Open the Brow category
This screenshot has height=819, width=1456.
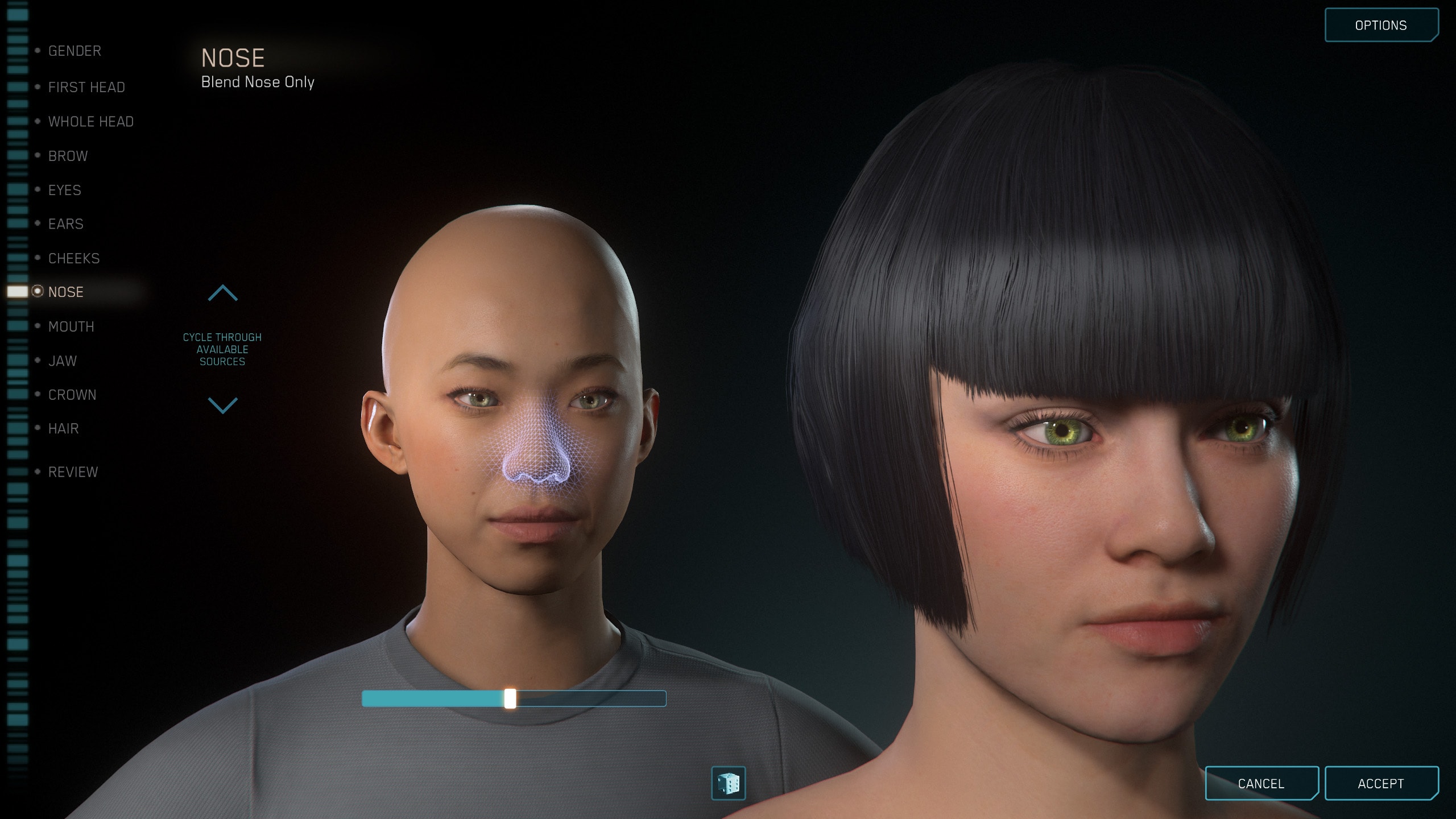[x=68, y=156]
